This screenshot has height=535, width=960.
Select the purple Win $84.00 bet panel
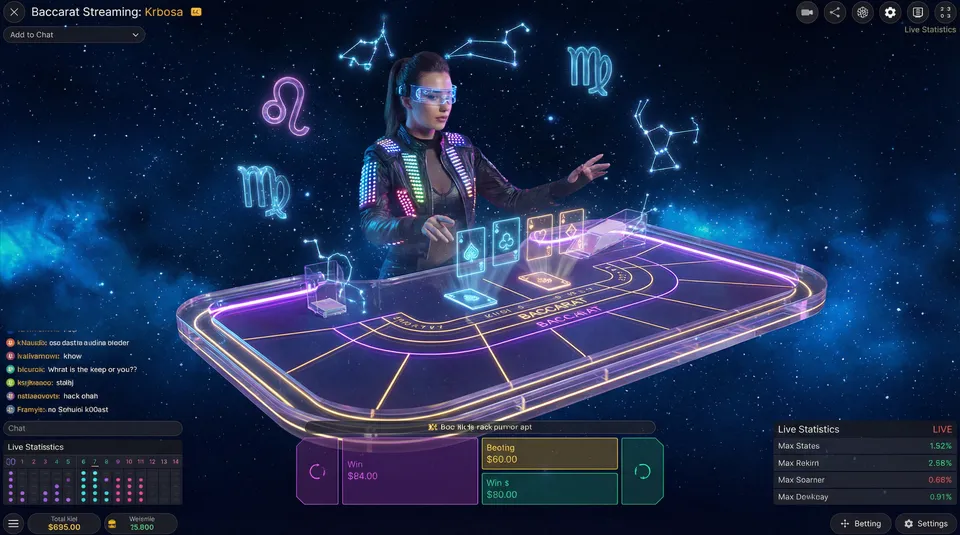pyautogui.click(x=409, y=471)
